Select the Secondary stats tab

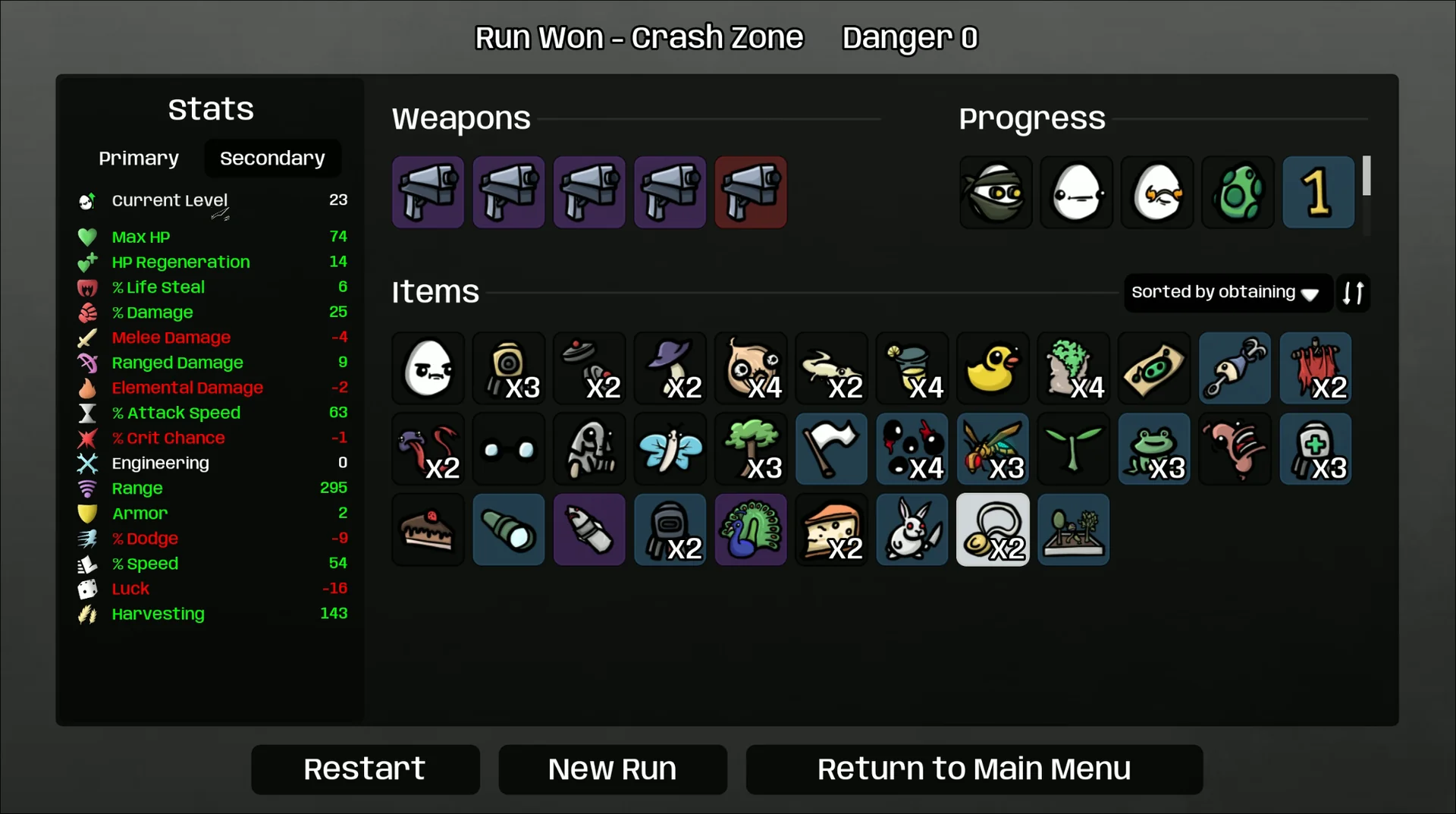[x=272, y=158]
